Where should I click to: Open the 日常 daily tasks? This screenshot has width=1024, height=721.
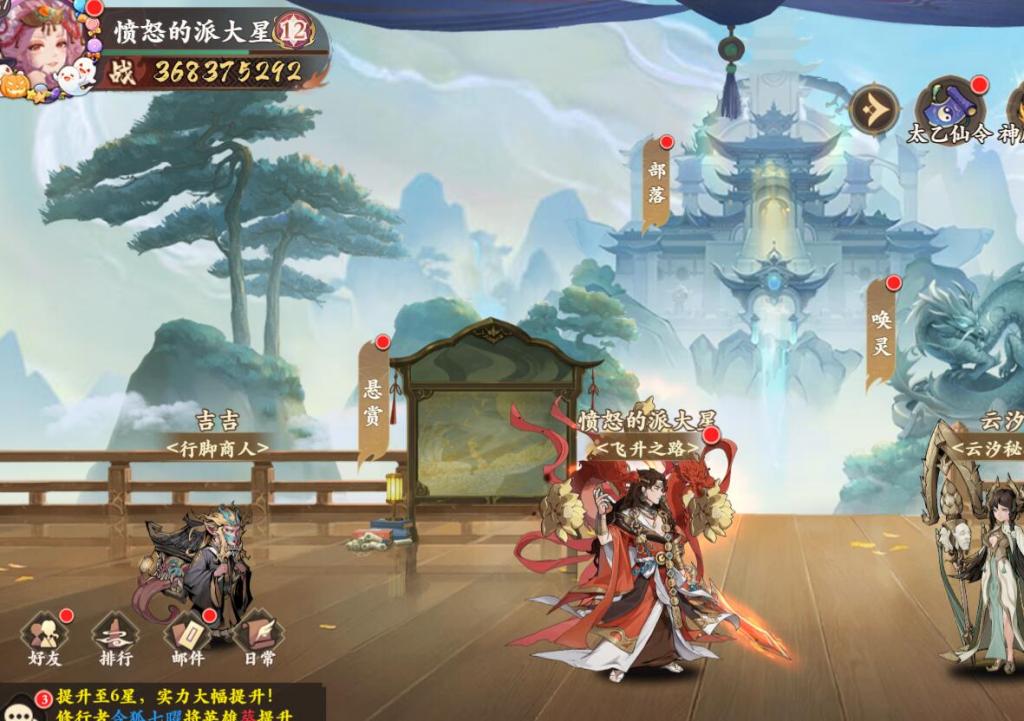(x=258, y=639)
